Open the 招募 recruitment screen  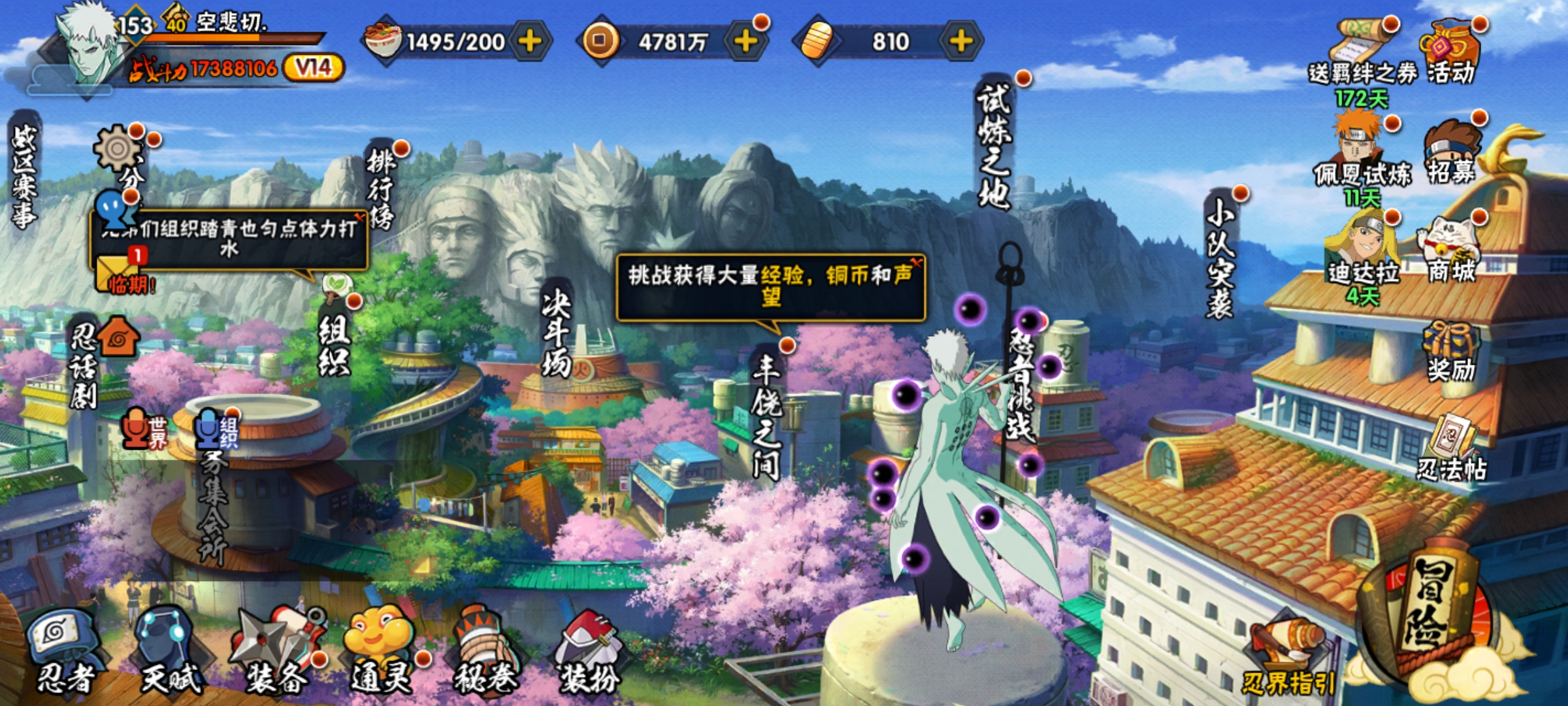click(x=1450, y=154)
